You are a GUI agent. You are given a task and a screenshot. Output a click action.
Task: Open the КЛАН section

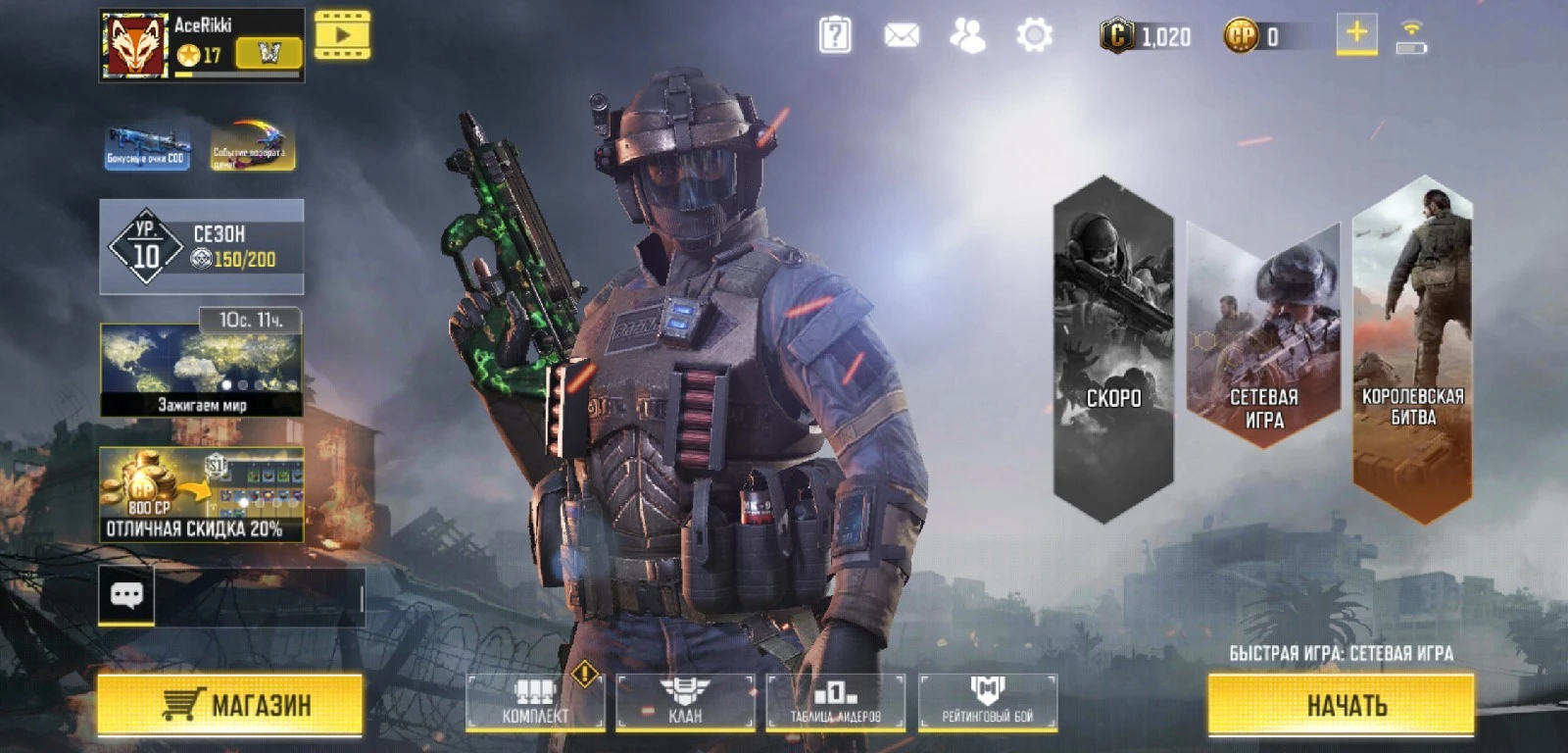686,702
